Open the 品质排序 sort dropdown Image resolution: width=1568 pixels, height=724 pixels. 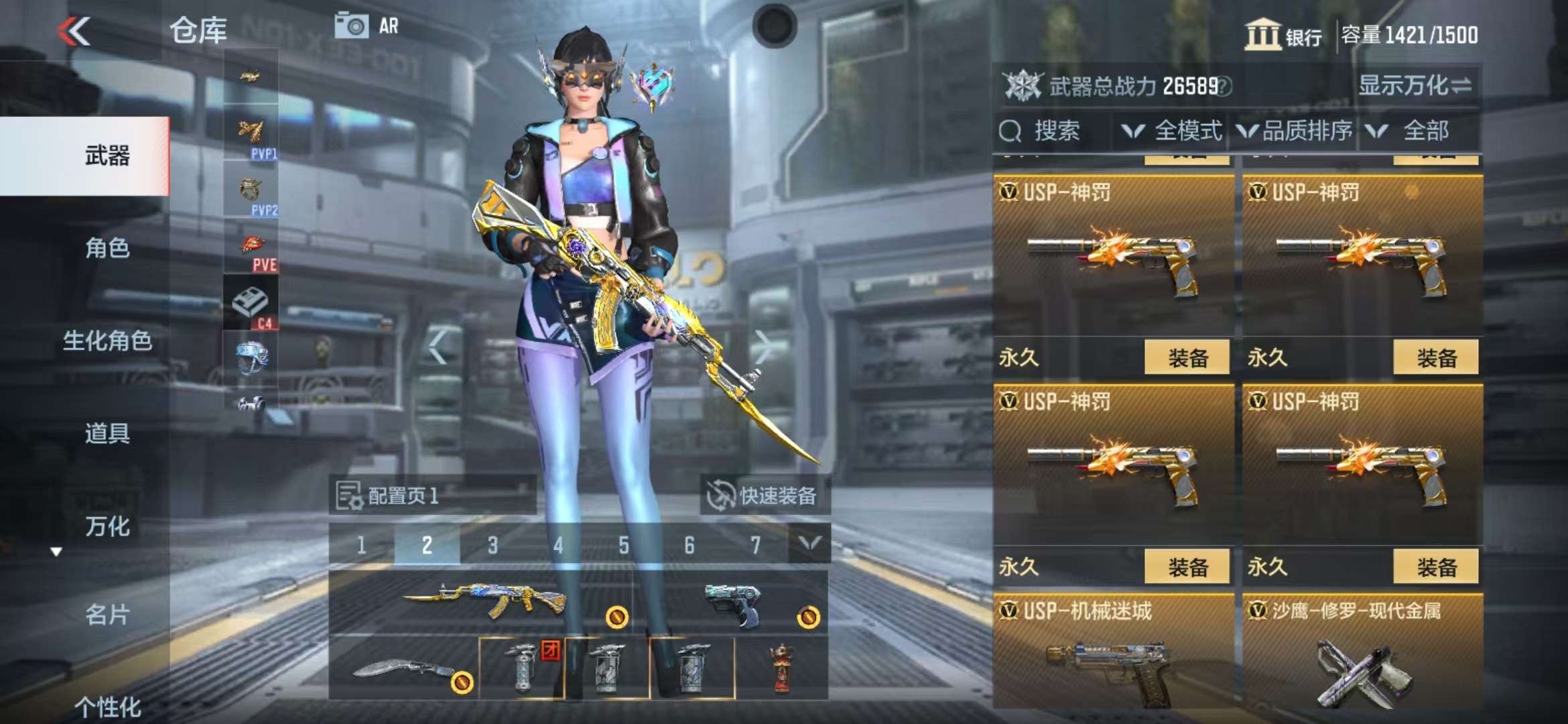pos(1295,131)
